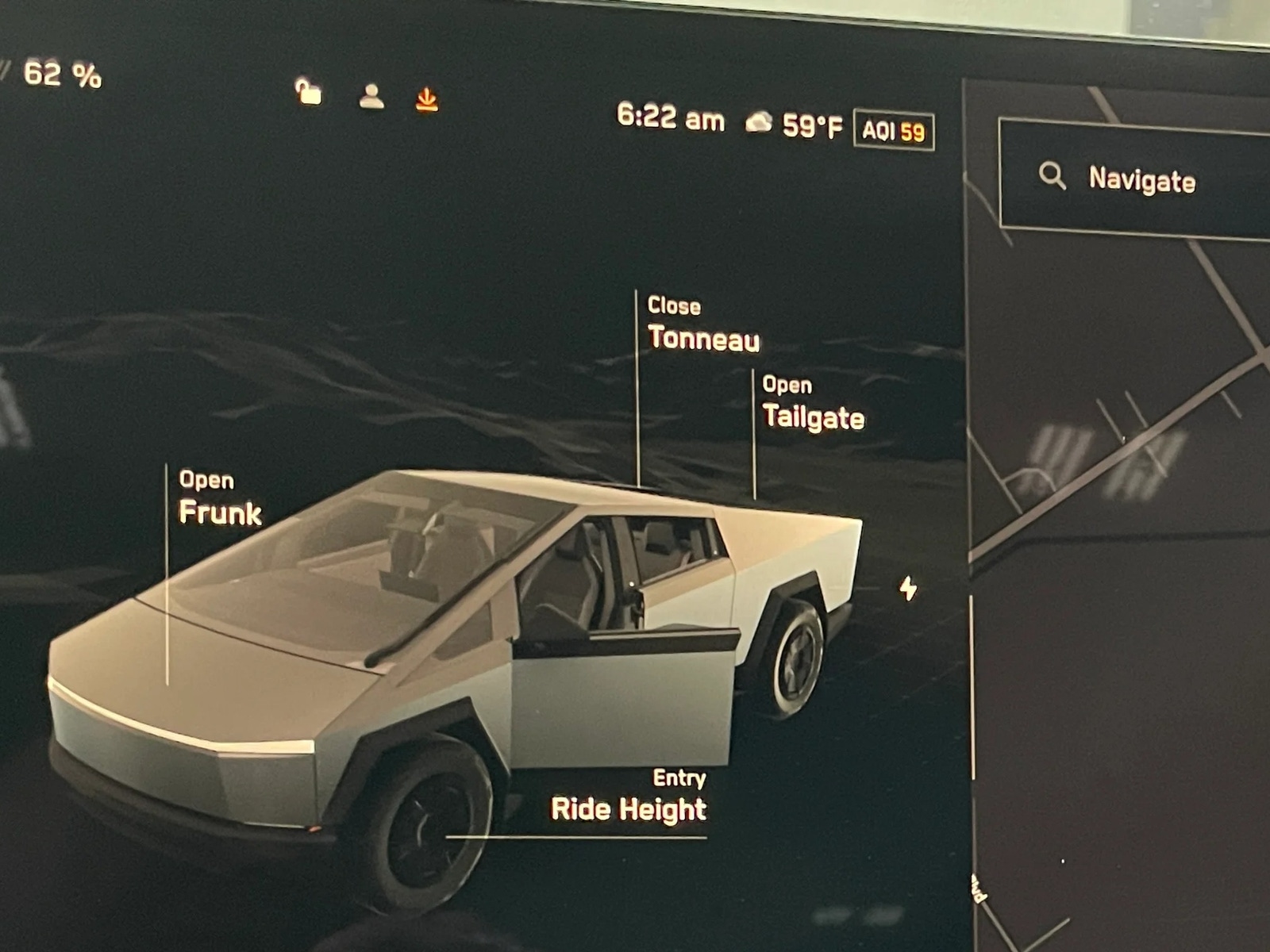Viewport: 1270px width, 952px height.
Task: Tap the 59°F temperature reading
Action: 811,121
